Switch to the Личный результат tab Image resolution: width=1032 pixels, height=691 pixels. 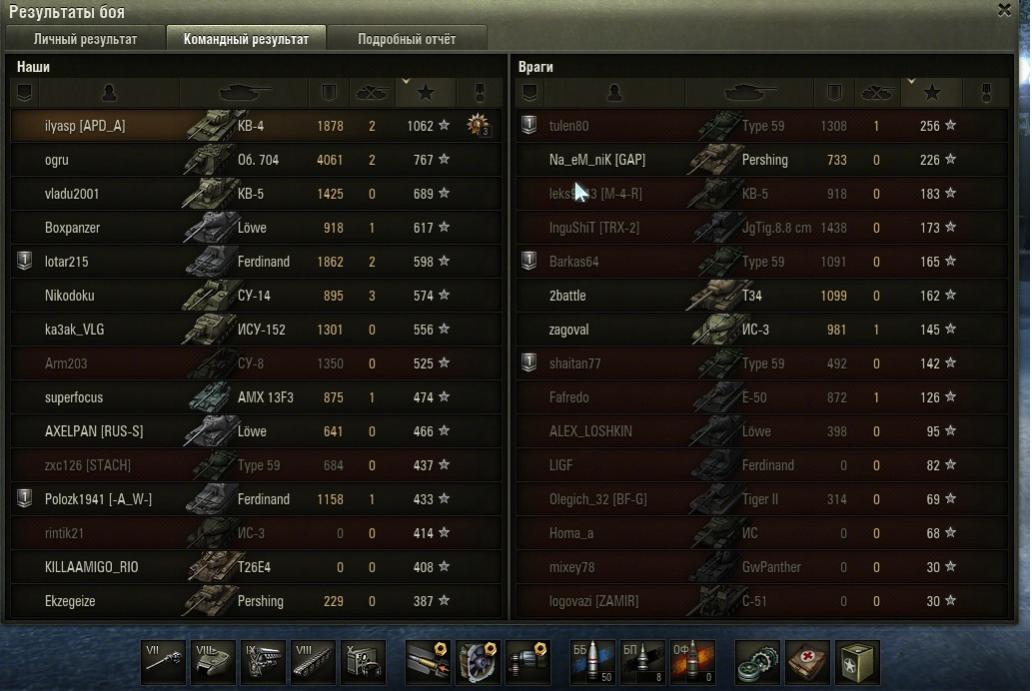tap(85, 40)
